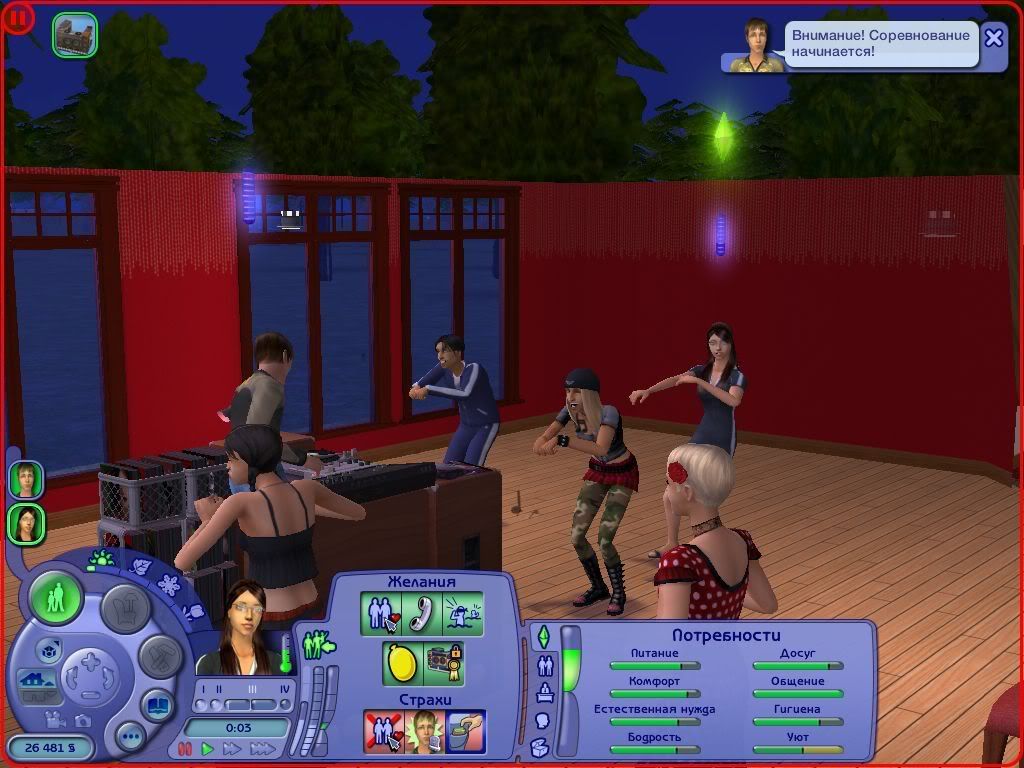The width and height of the screenshot is (1024, 768).
Task: Open Build mode with the paint roller icon
Action: [160, 657]
